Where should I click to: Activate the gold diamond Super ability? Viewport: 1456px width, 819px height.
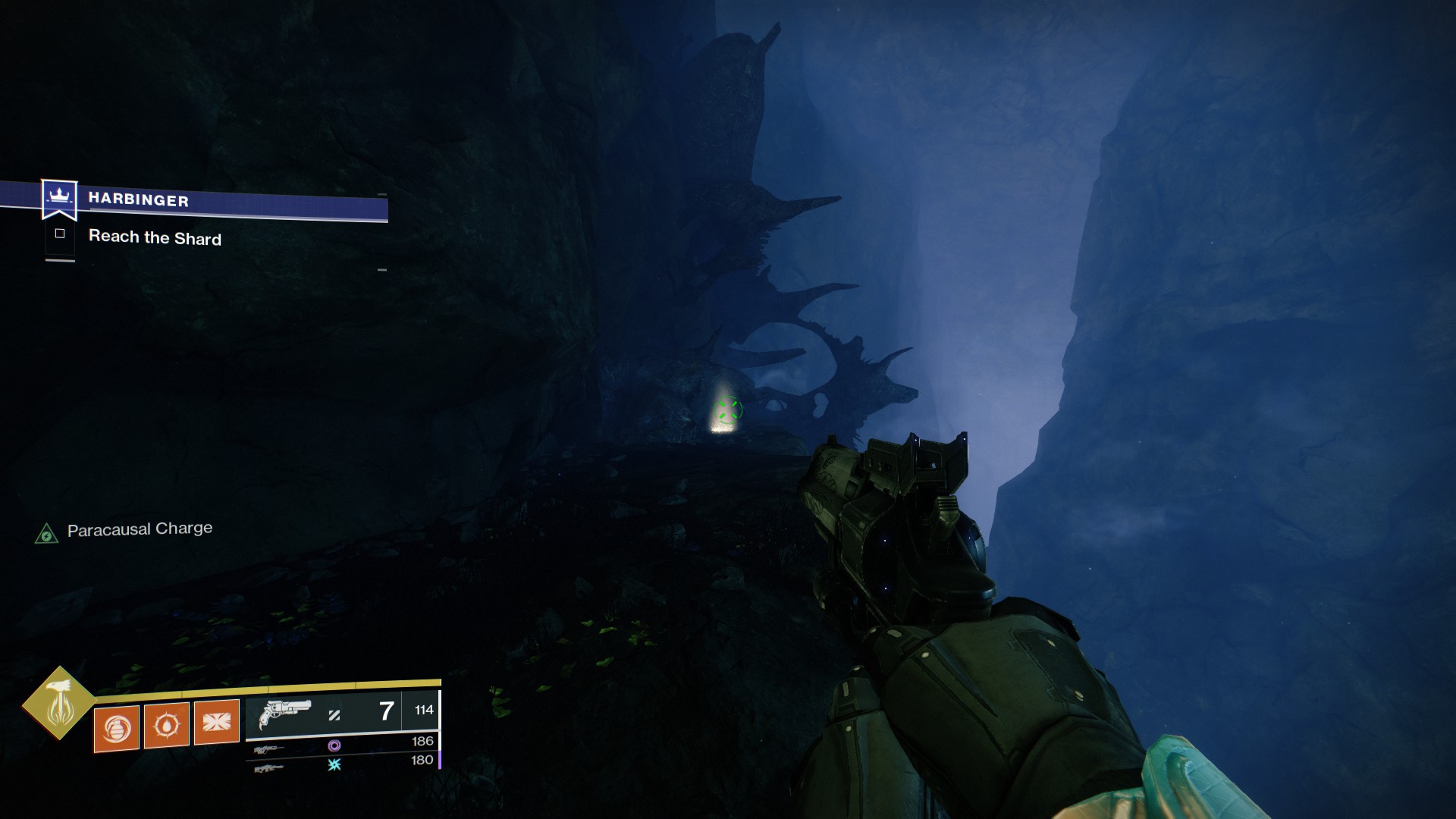[x=59, y=703]
